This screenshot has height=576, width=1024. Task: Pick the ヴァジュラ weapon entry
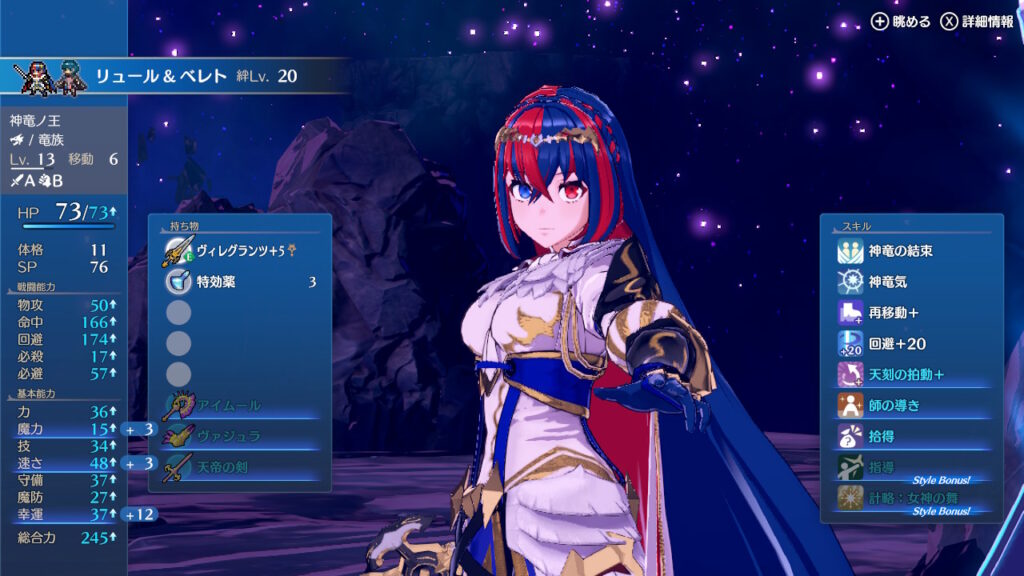point(240,436)
